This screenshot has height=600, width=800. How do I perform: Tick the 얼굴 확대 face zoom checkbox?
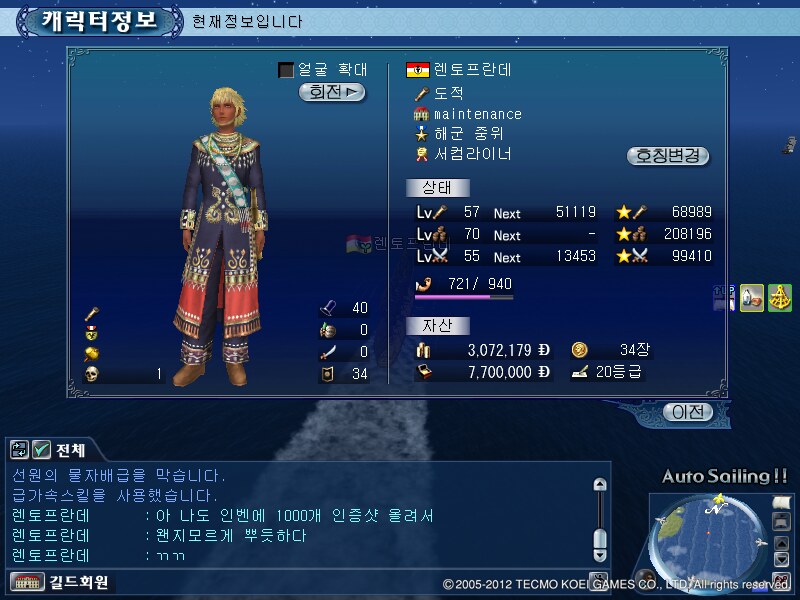286,70
